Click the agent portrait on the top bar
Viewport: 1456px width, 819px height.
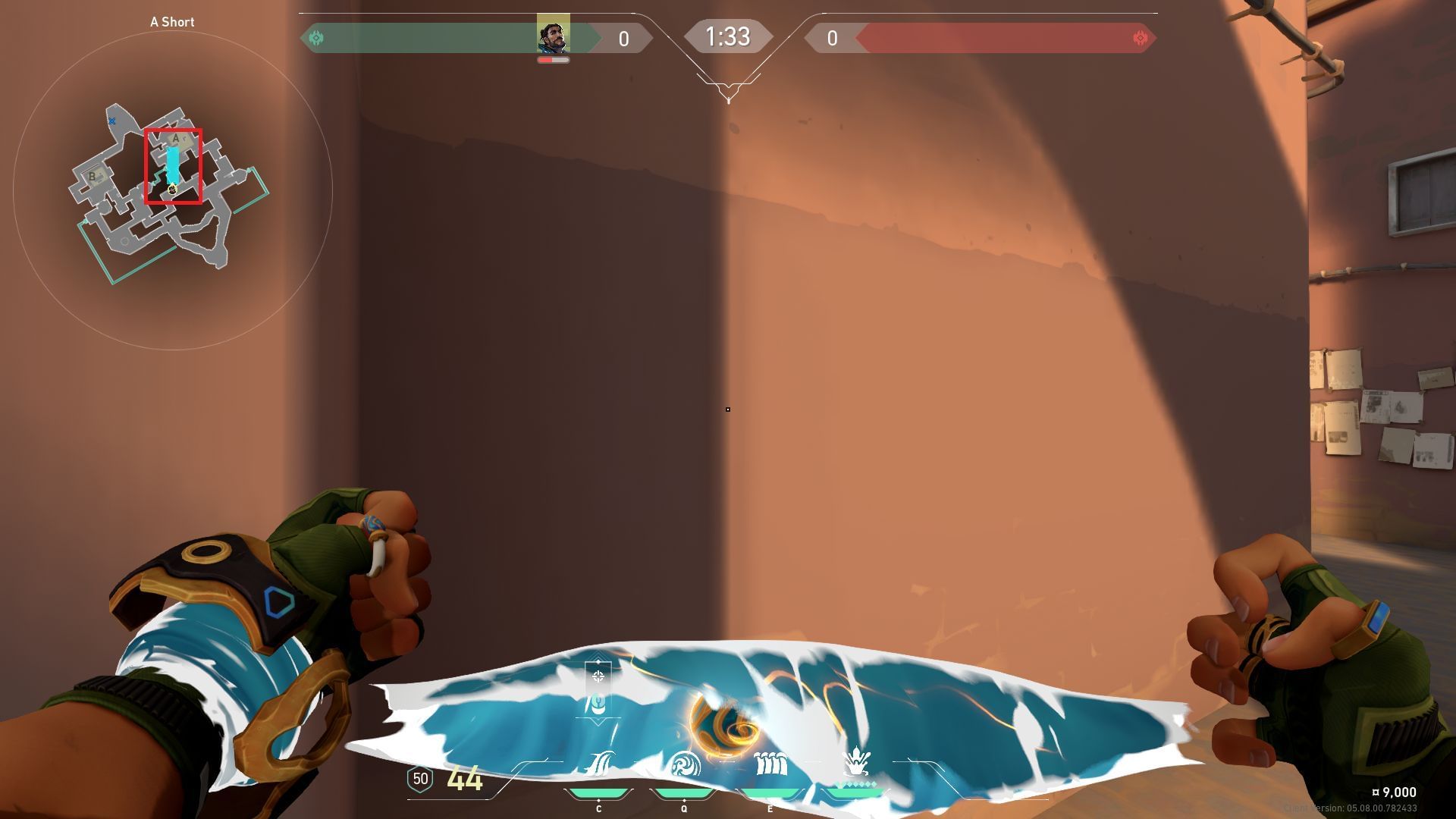(553, 35)
